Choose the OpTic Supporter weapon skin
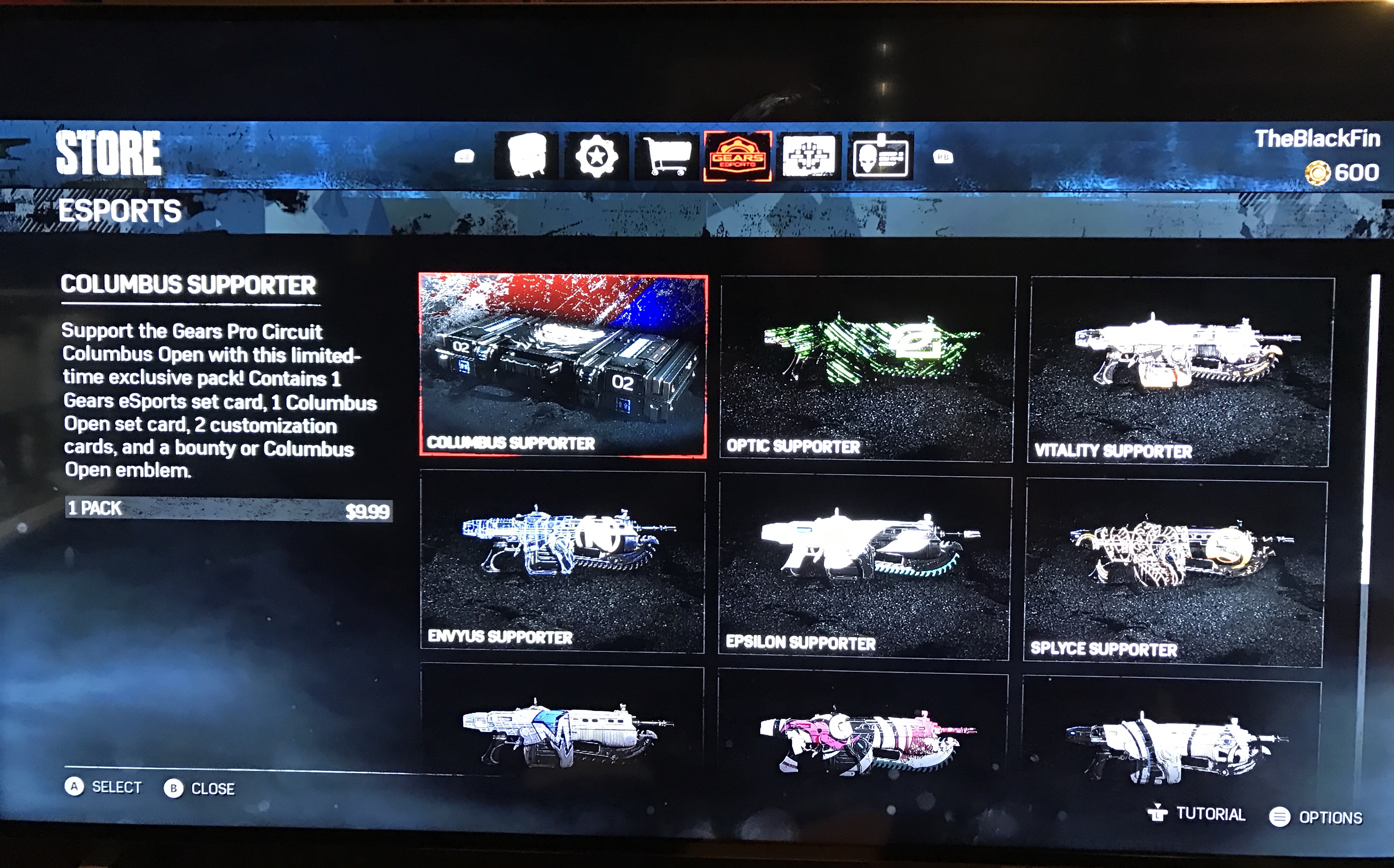Screen dimensions: 1394x868 (x=867, y=369)
